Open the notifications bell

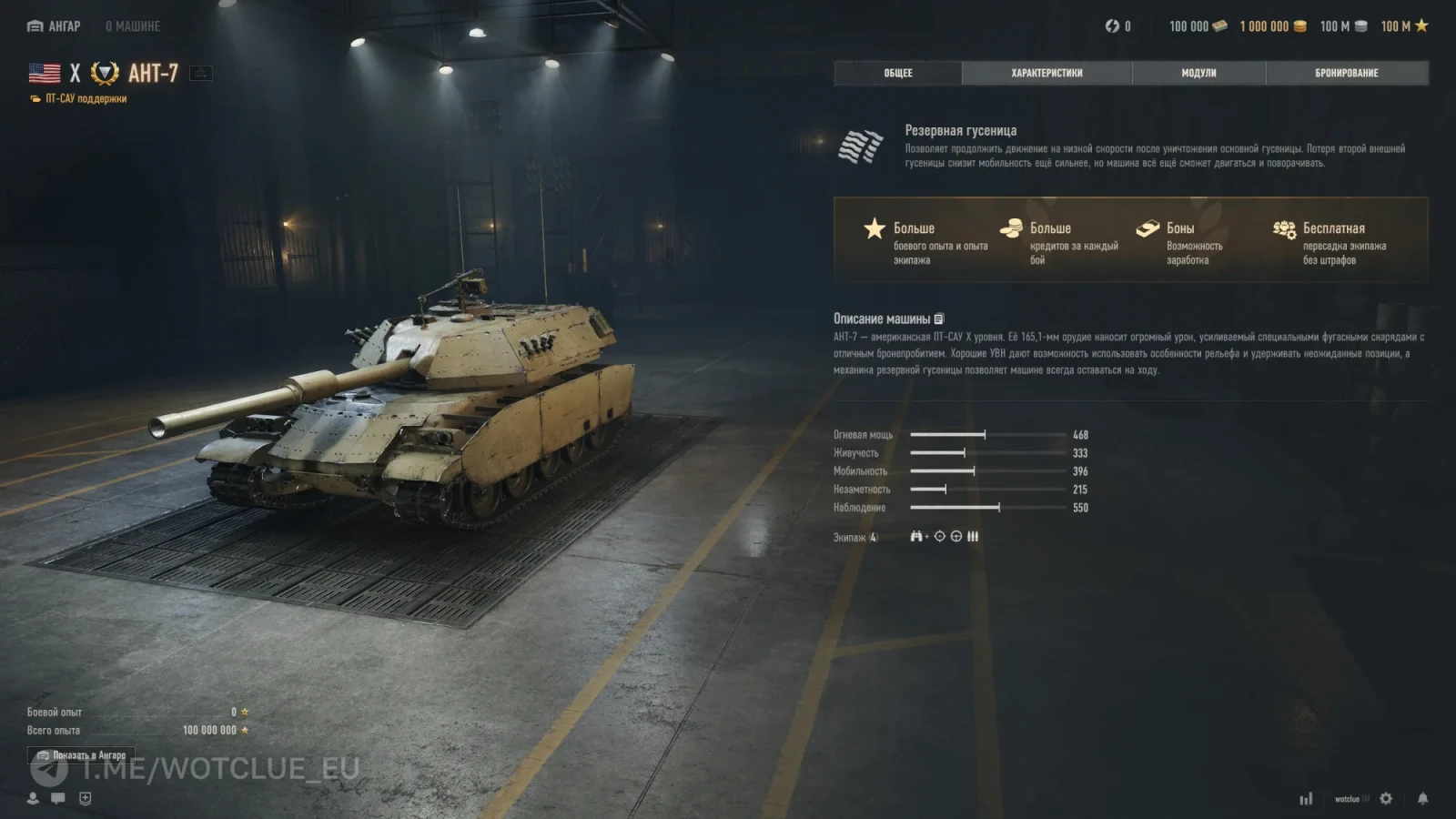coord(1422,798)
